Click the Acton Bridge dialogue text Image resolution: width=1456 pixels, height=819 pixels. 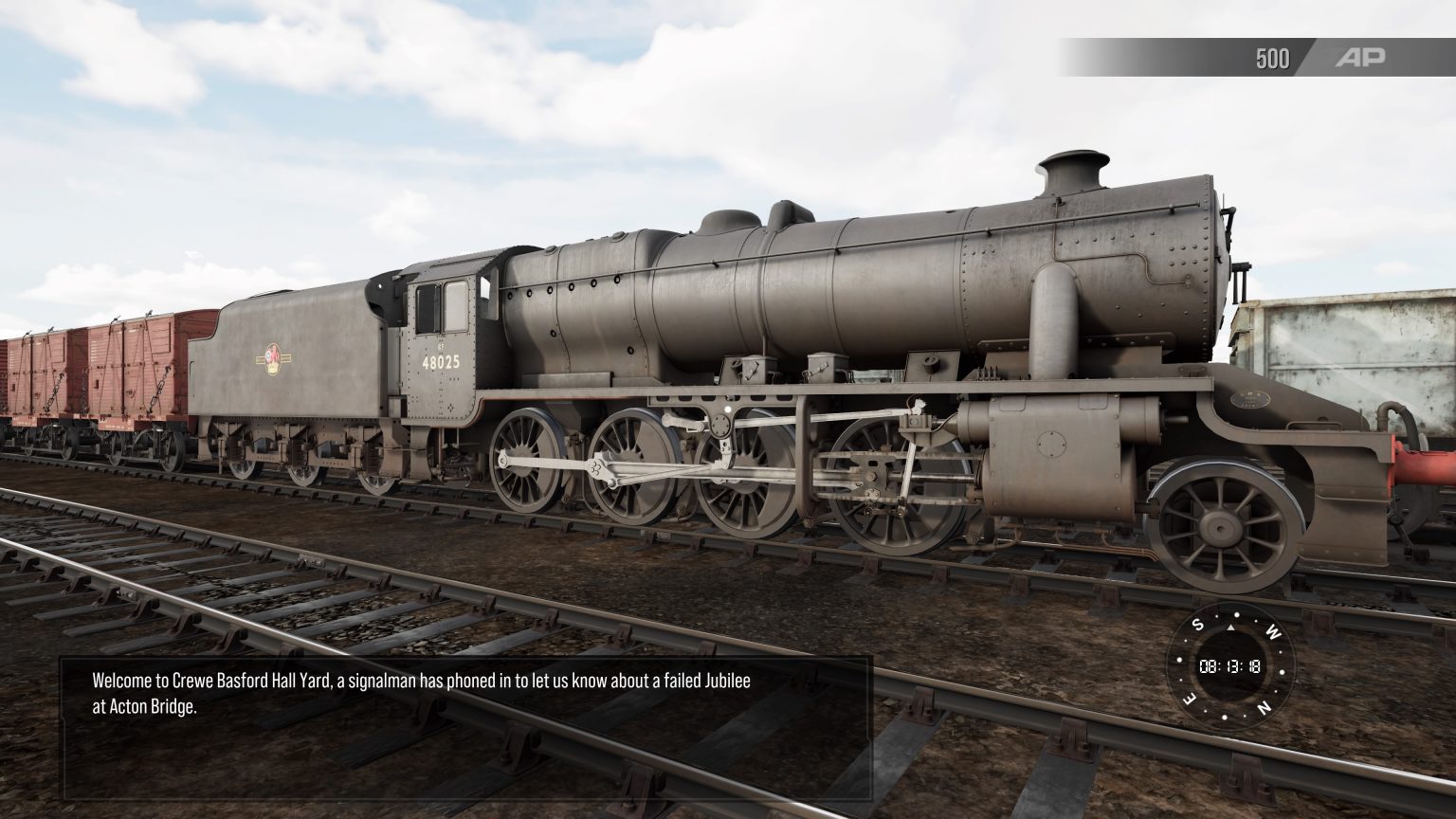click(165, 706)
